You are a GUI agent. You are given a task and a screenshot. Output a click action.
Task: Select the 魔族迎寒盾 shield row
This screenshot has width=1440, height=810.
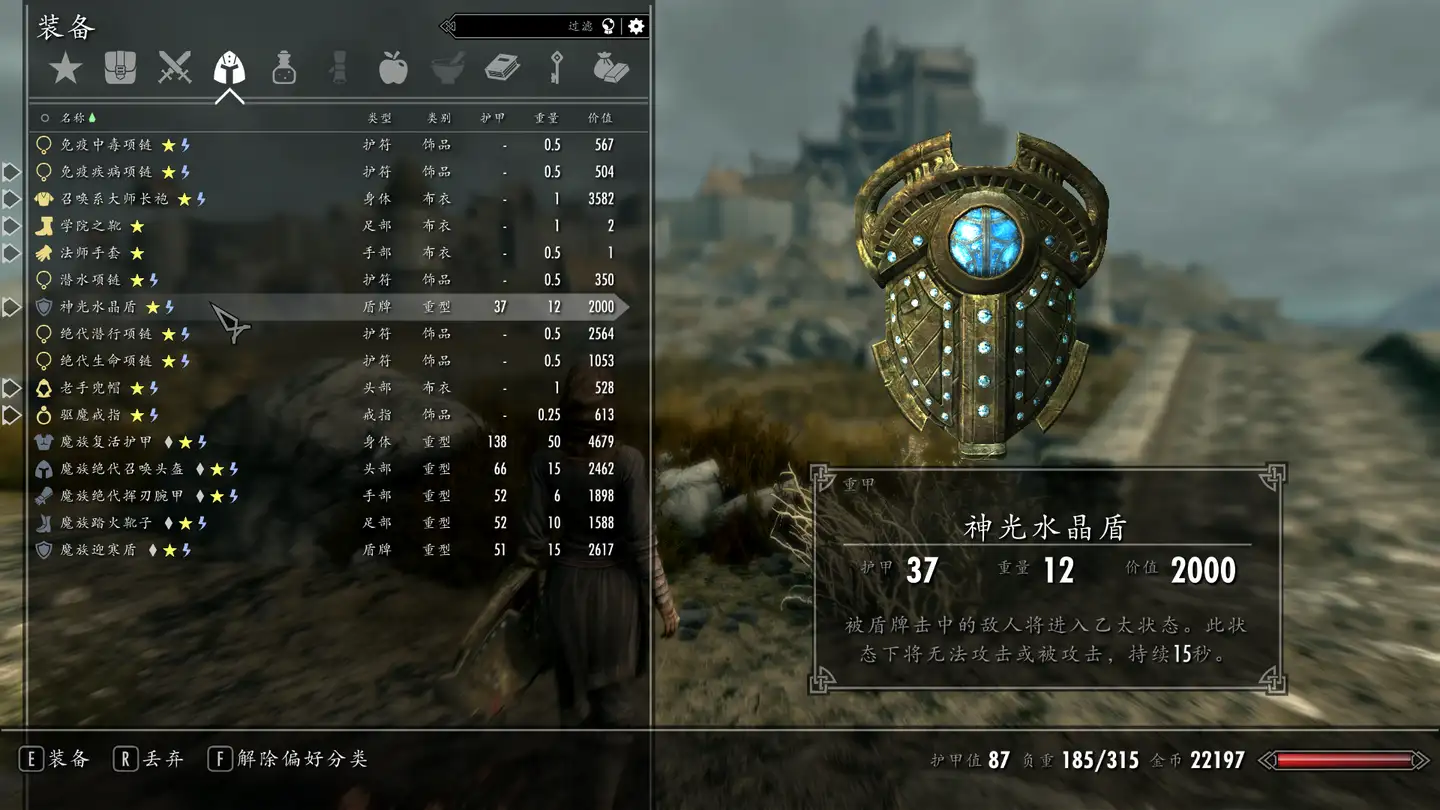point(98,550)
